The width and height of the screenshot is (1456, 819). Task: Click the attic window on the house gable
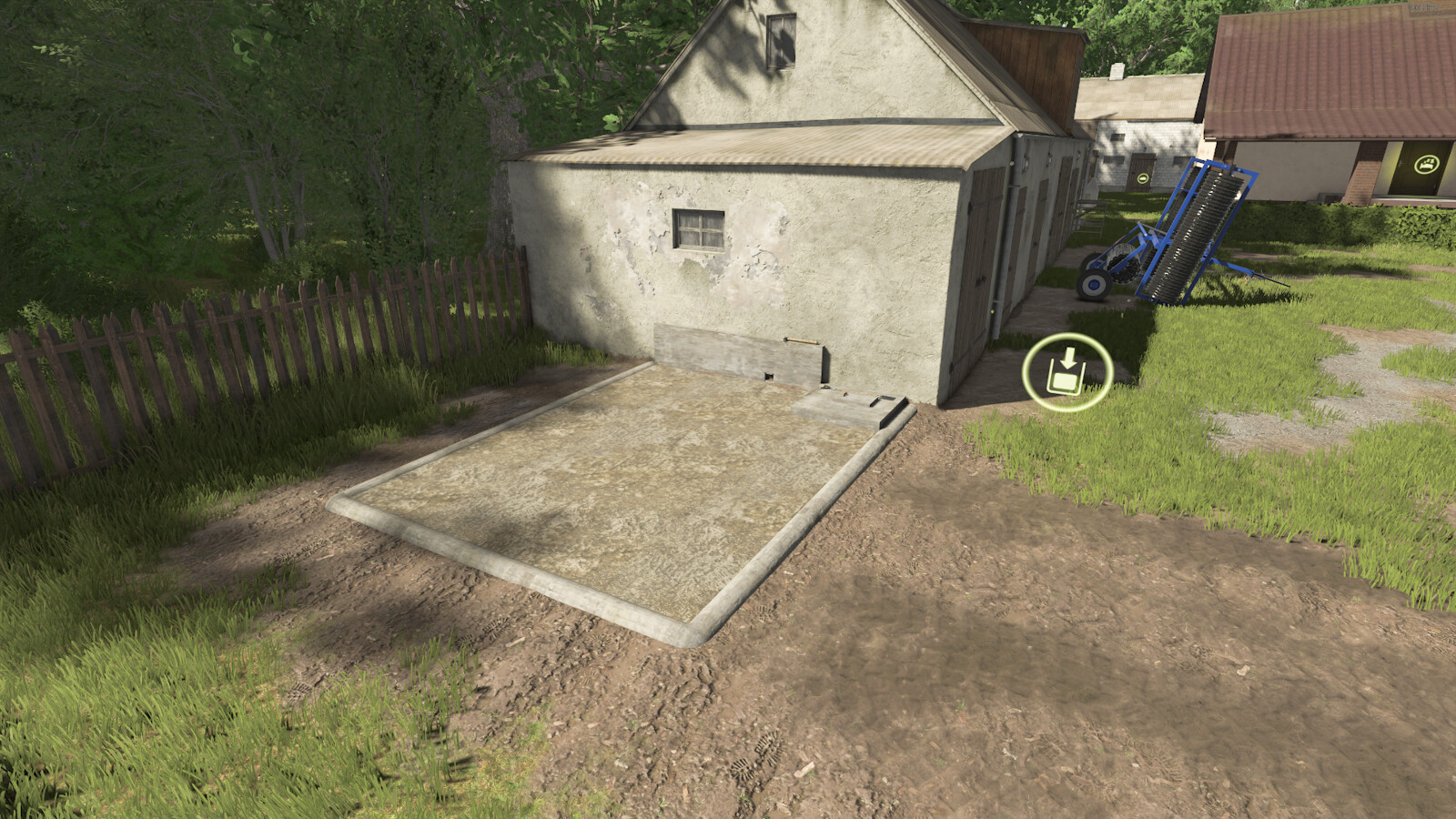point(783,41)
